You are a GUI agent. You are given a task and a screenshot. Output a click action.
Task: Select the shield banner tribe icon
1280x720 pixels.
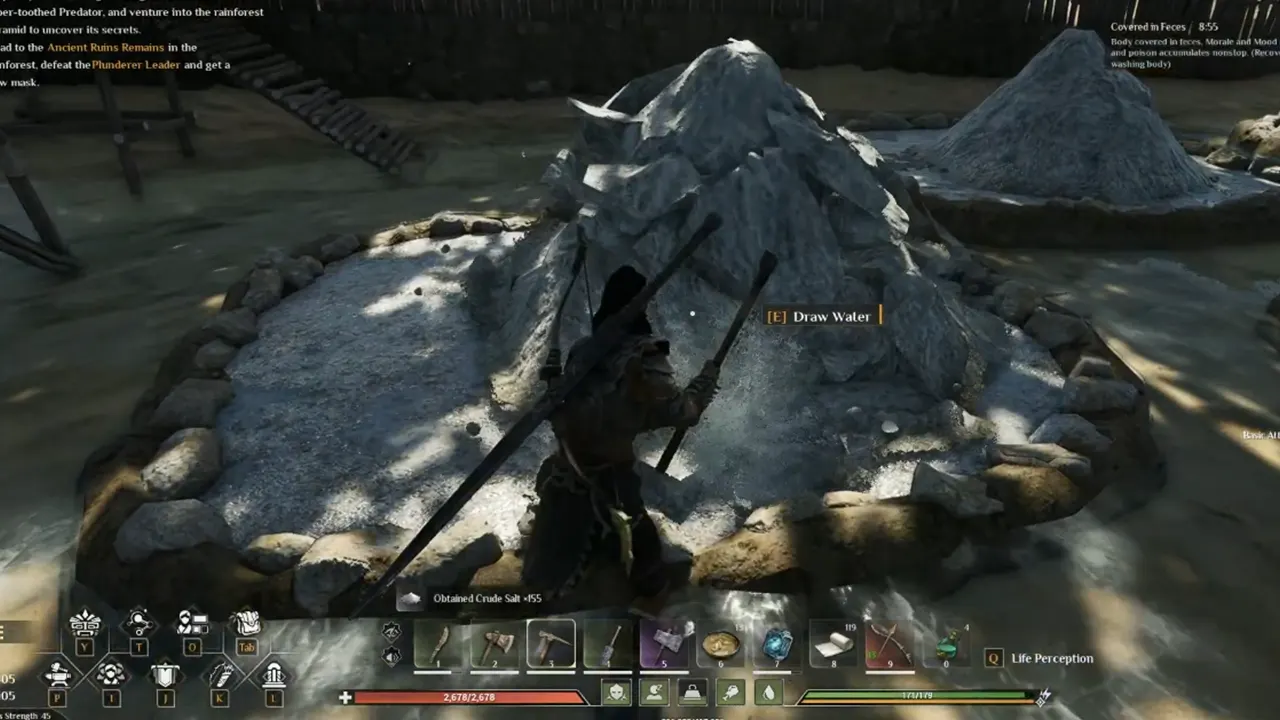coord(165,674)
